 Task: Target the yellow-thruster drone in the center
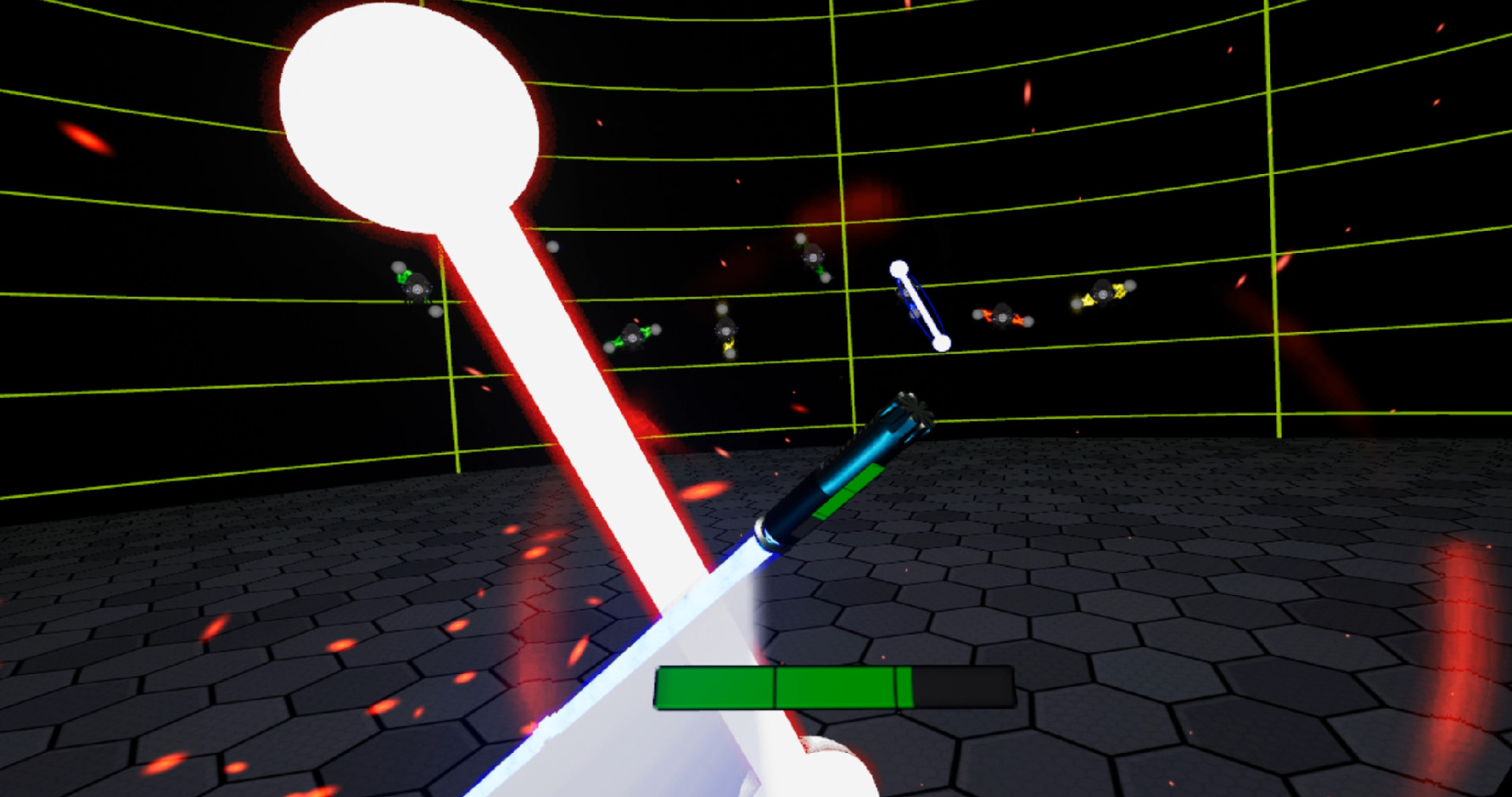coord(727,333)
